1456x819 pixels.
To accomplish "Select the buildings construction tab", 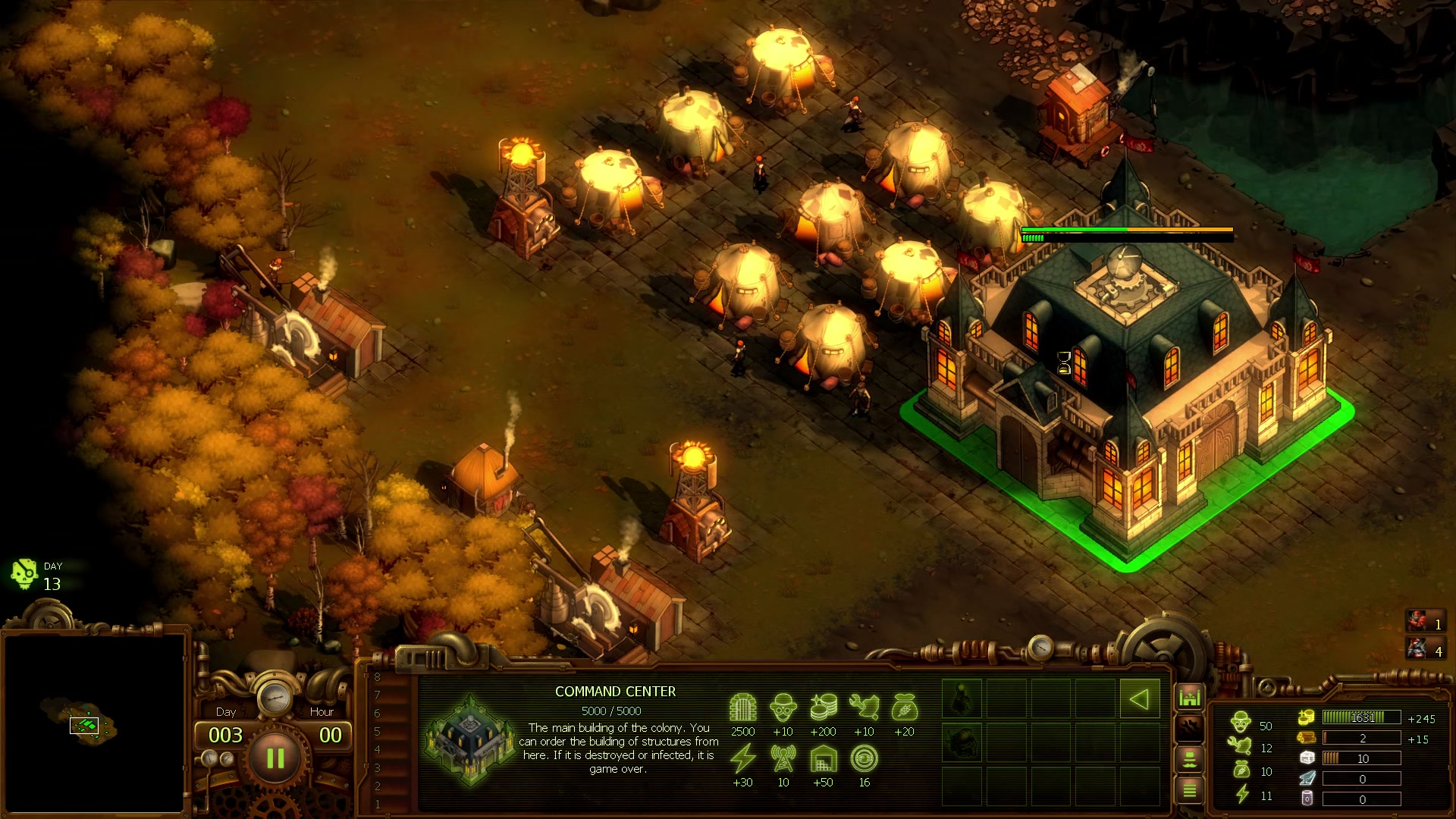I will 1189,696.
